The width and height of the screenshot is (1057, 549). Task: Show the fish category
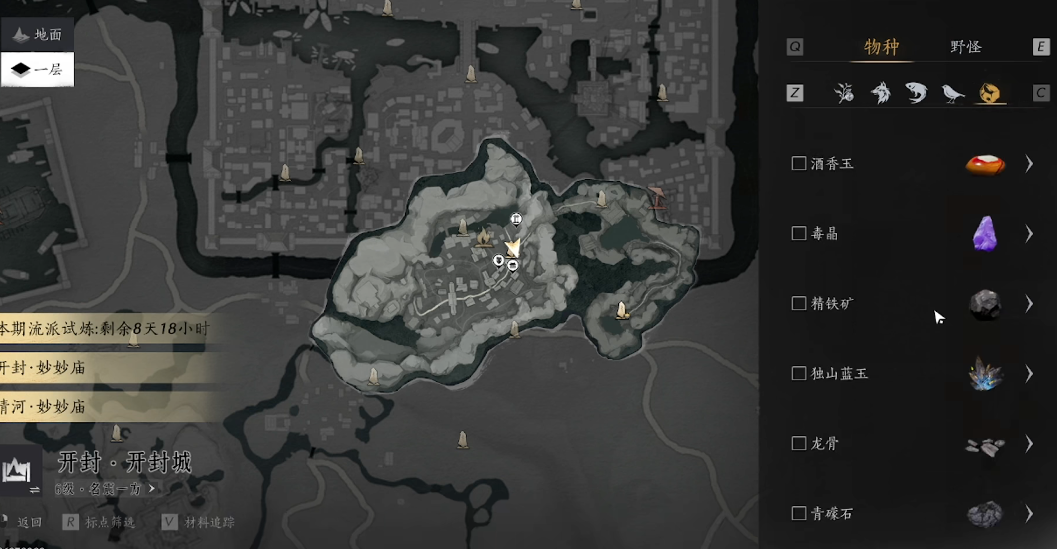915,93
